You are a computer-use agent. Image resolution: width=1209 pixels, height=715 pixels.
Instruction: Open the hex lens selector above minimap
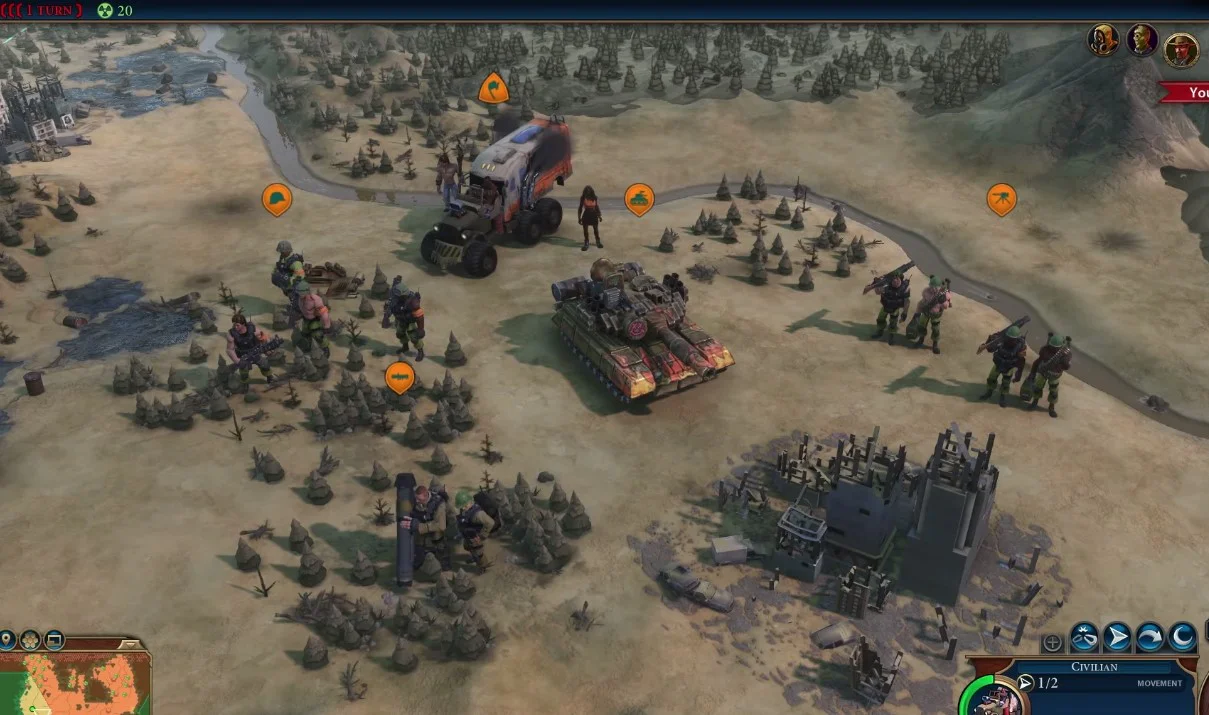coord(30,639)
